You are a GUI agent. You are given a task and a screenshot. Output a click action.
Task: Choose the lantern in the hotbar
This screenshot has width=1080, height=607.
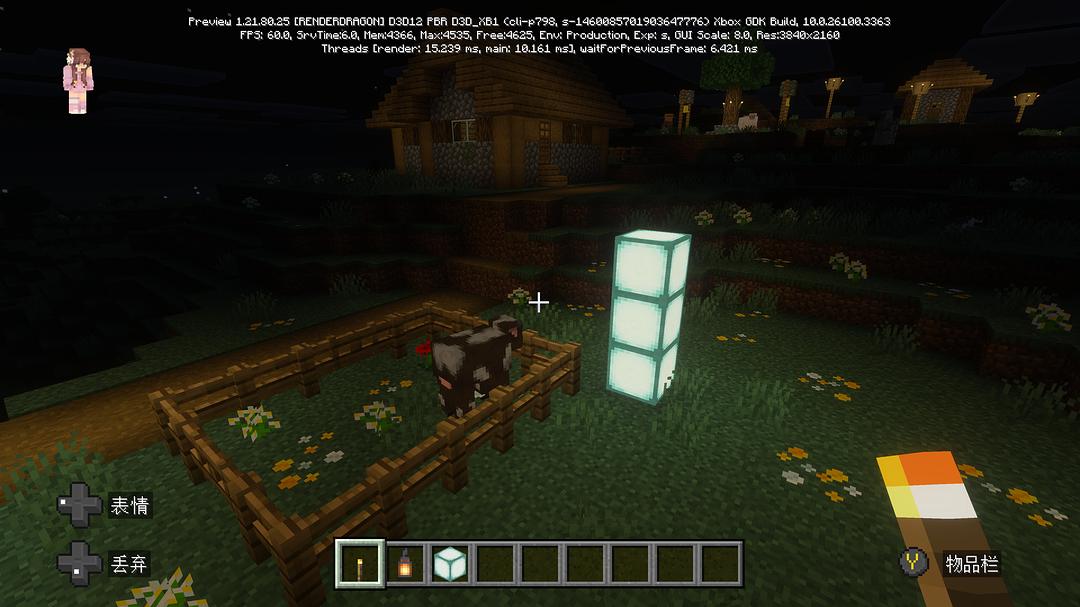pyautogui.click(x=405, y=564)
